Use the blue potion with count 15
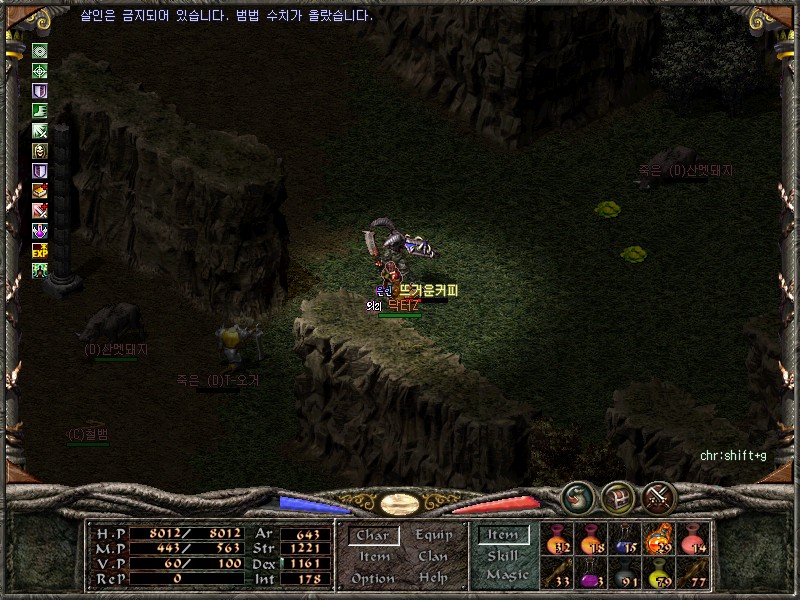 click(625, 539)
